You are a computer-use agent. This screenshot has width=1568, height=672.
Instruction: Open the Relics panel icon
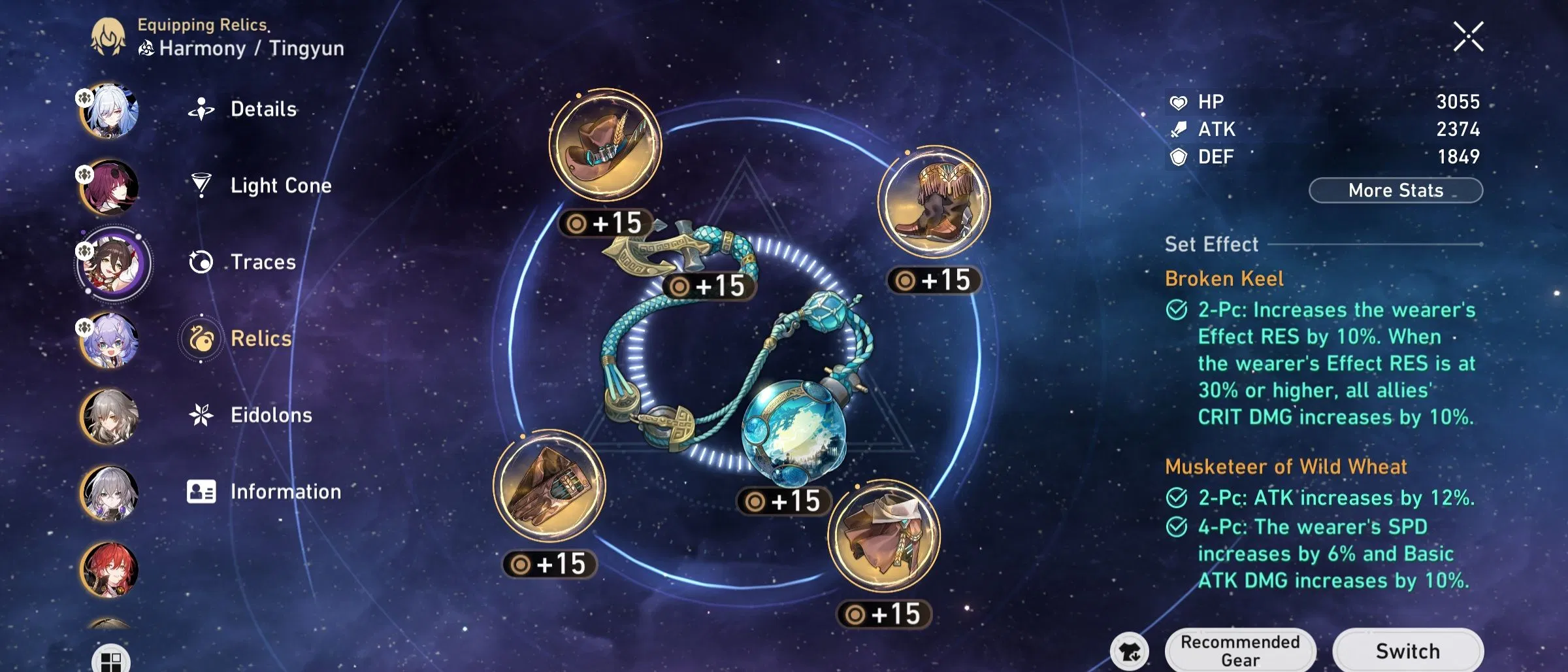coord(203,338)
